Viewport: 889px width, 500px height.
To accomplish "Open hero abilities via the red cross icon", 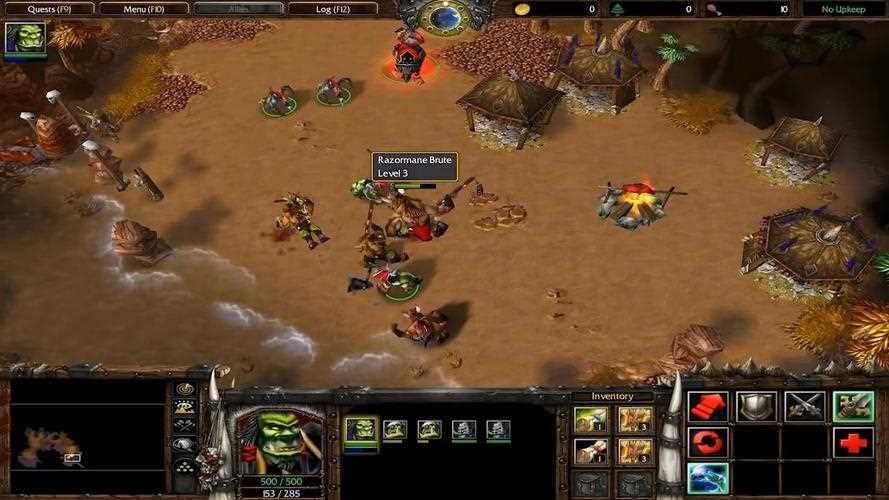I will (852, 442).
